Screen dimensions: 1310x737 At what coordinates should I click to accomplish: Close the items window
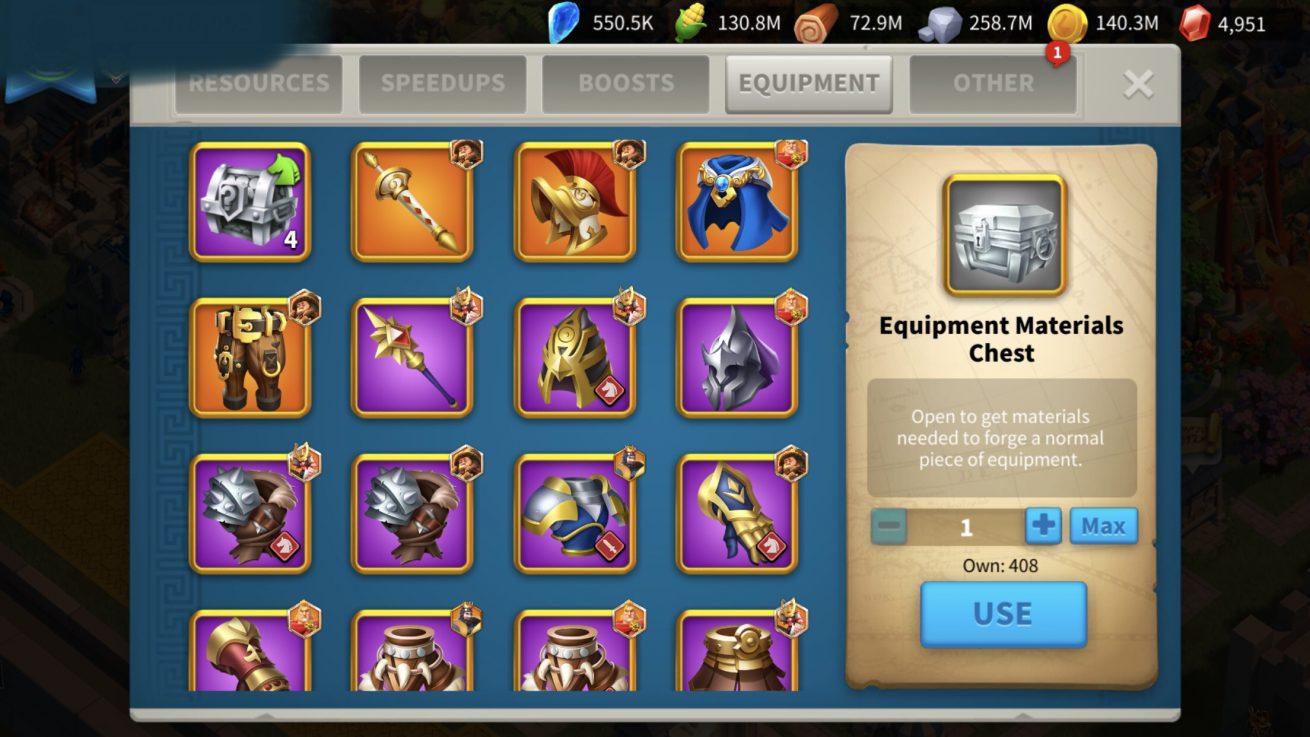click(x=1138, y=84)
